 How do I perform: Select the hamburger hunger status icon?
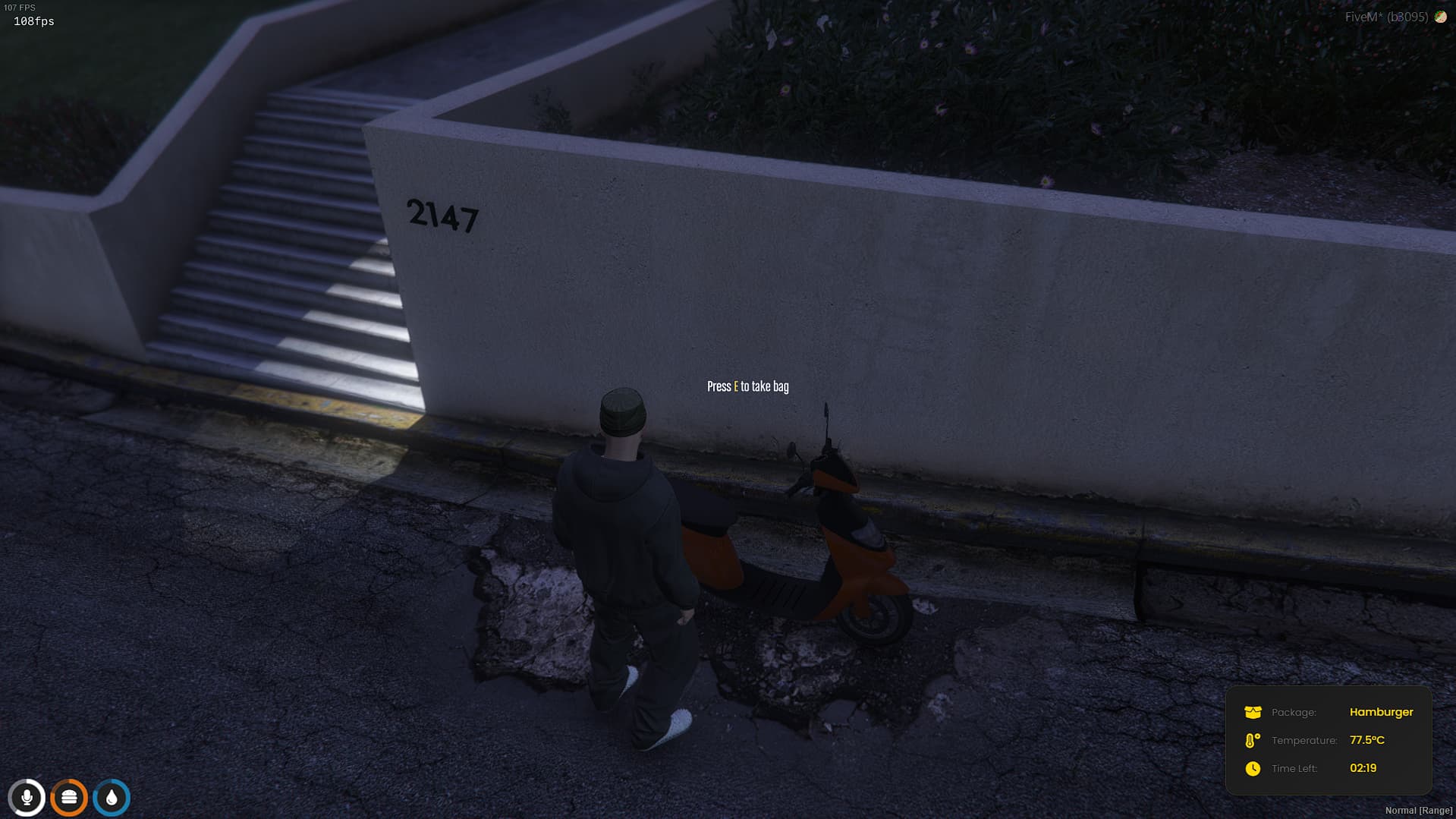(69, 797)
